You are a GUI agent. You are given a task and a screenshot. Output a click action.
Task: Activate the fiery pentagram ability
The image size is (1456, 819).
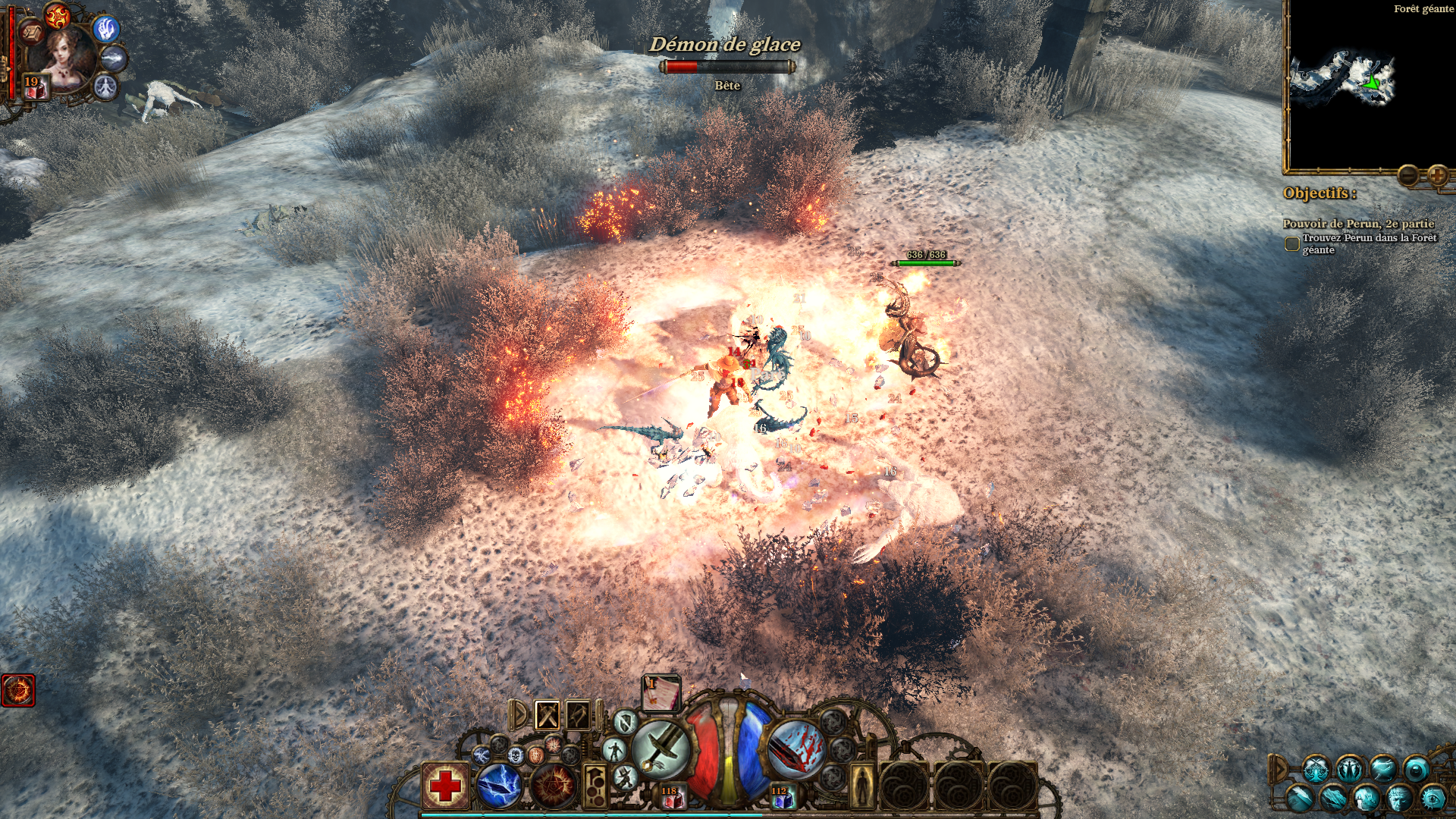pos(554,786)
